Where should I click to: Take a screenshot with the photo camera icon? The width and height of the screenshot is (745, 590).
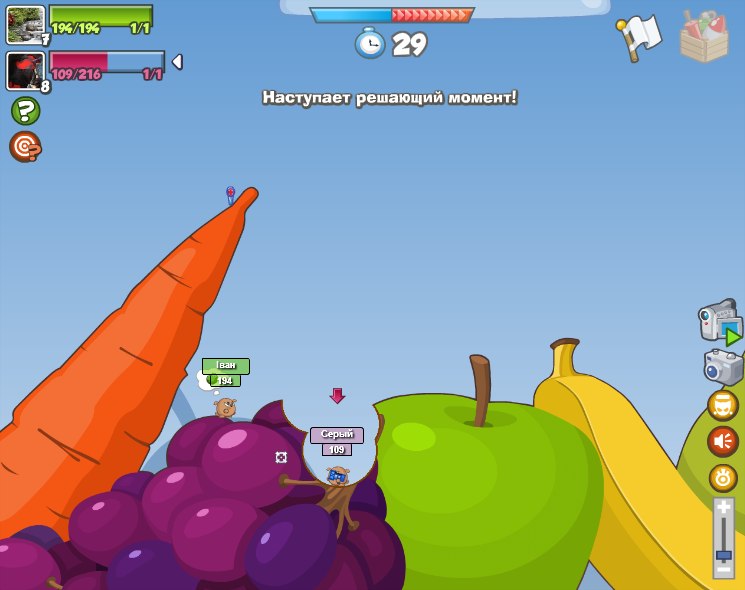[722, 366]
